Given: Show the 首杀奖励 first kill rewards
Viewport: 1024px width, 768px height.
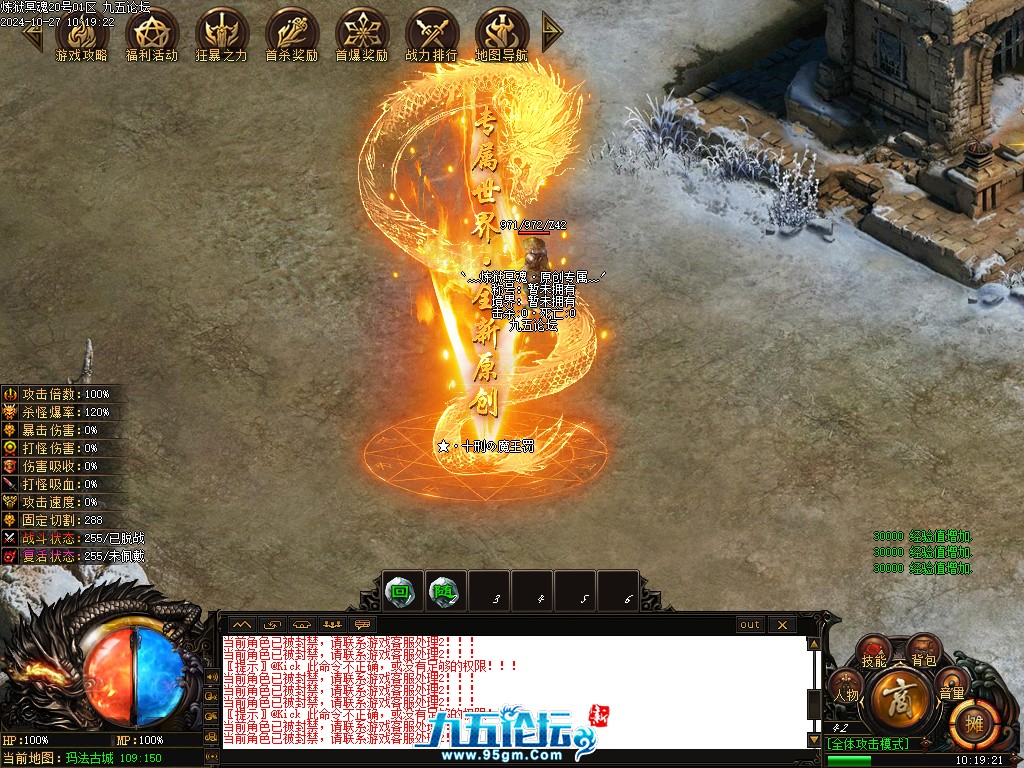Looking at the screenshot, I should [292, 35].
